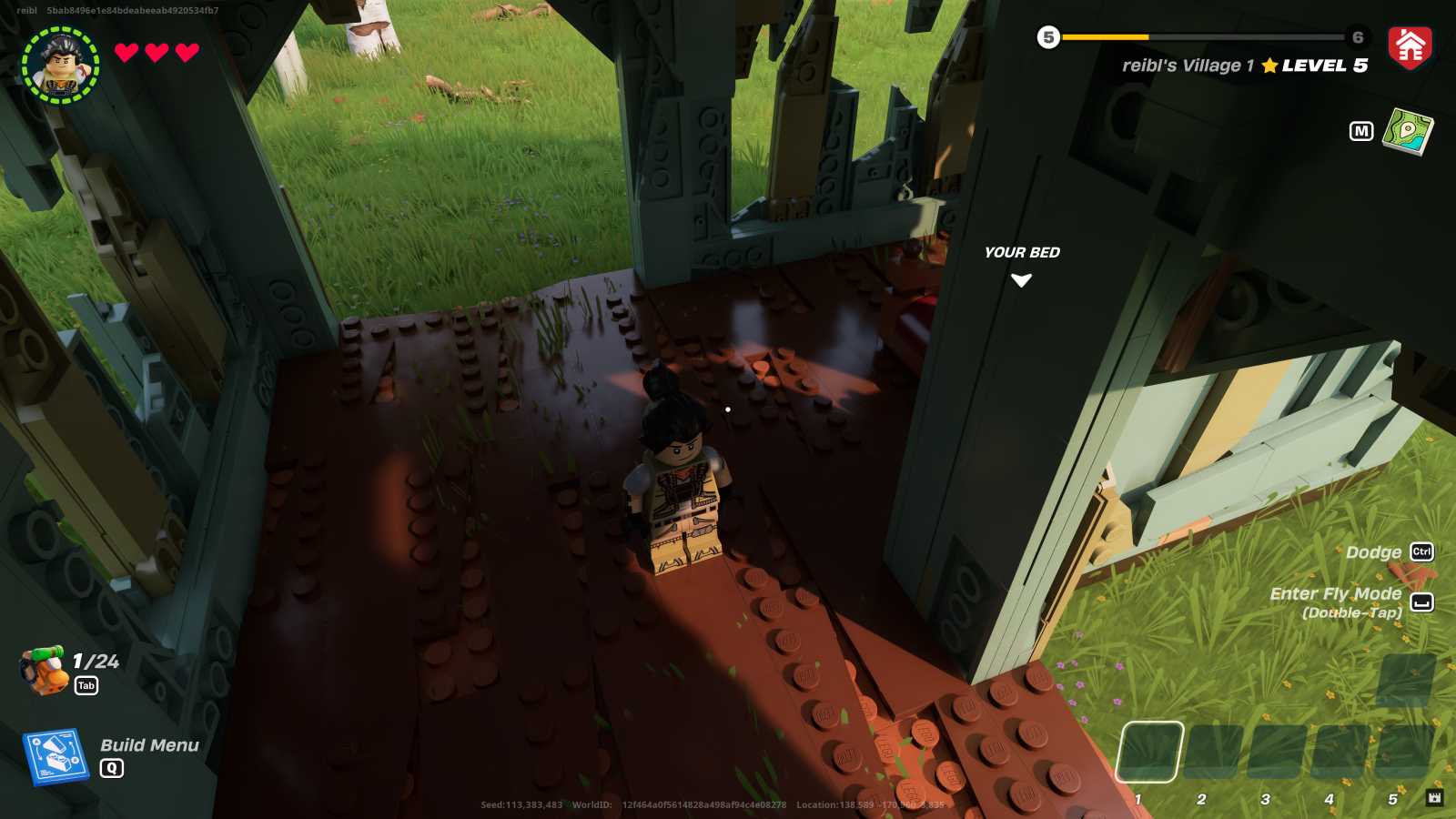Click the dark level 6 circle on the XP bar
Viewport: 1456px width, 819px height.
point(1357,38)
